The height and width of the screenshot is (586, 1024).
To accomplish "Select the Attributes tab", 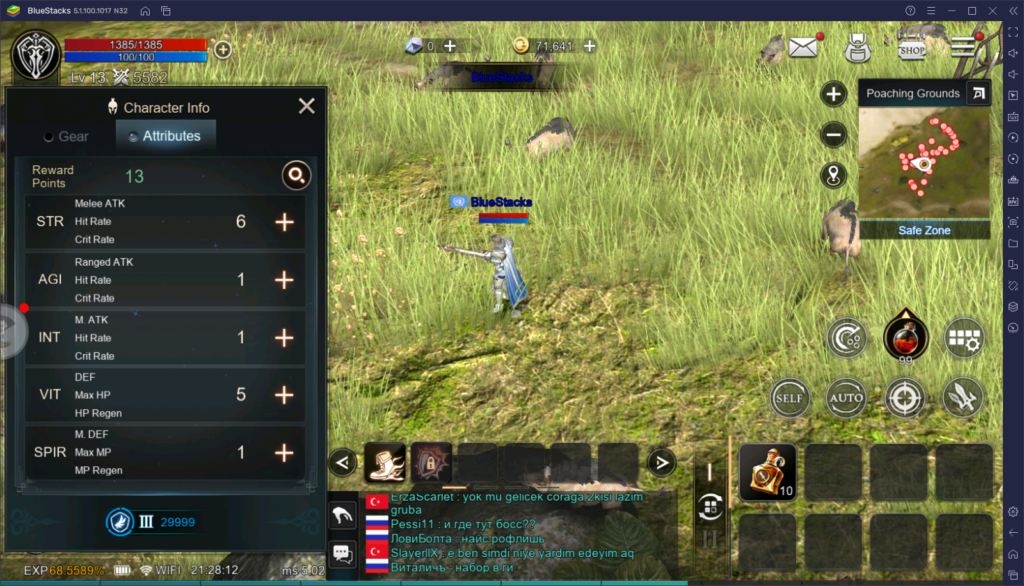I will [165, 136].
